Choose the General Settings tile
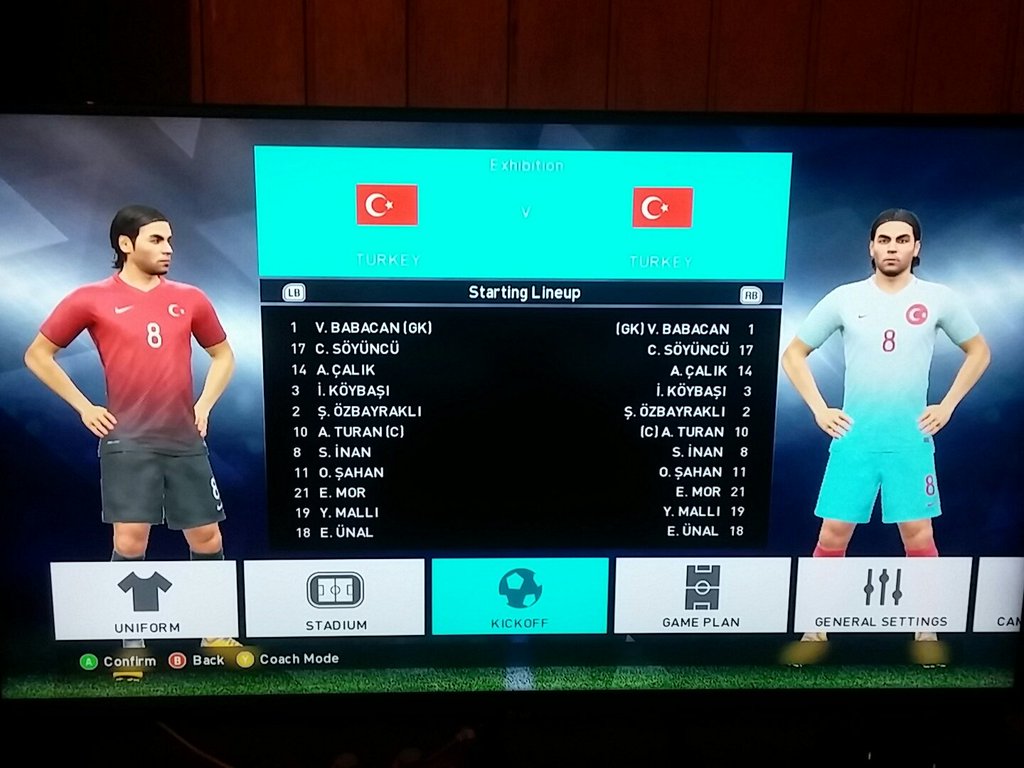The width and height of the screenshot is (1024, 768). click(x=882, y=595)
